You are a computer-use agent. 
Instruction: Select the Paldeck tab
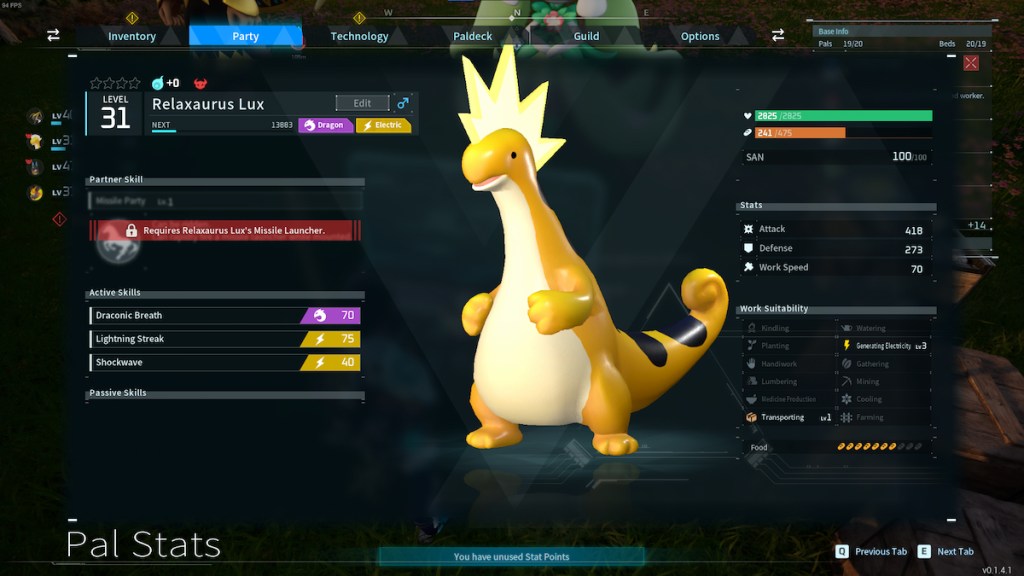[473, 36]
